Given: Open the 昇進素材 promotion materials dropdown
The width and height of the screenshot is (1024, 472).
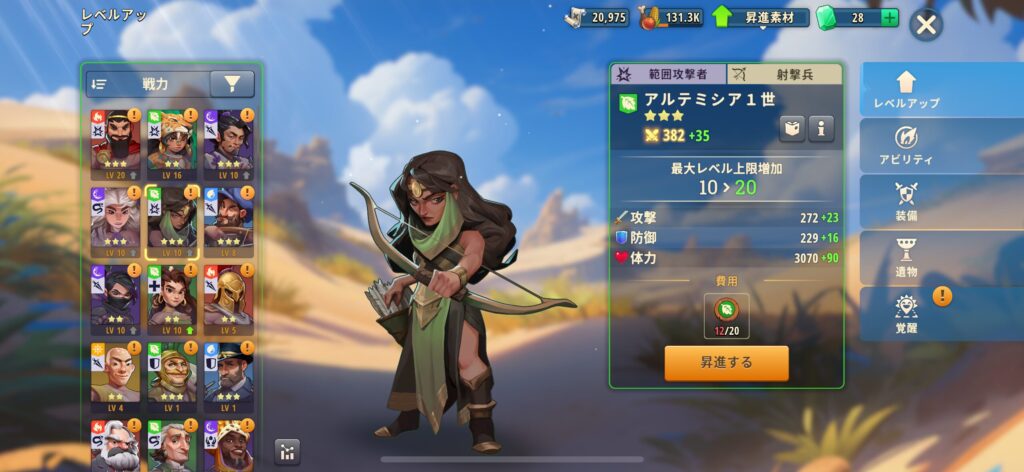Looking at the screenshot, I should 760,18.
